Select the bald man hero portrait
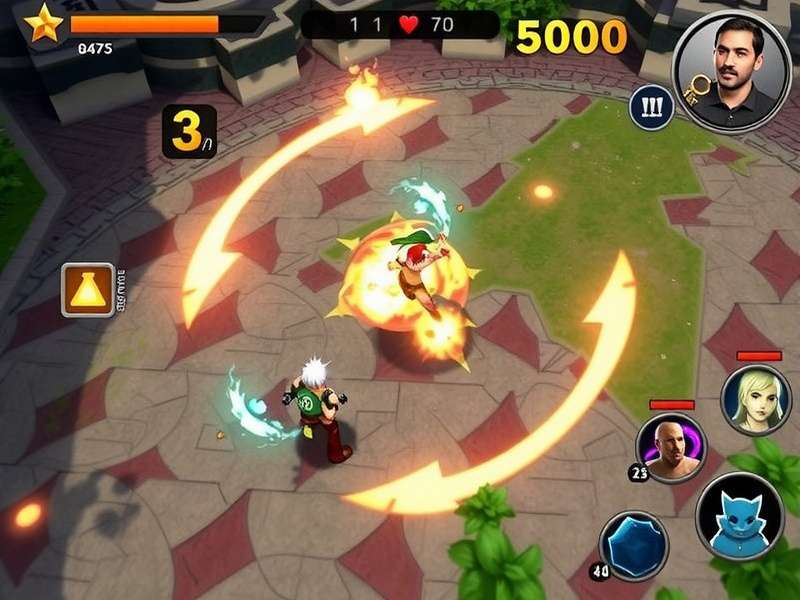The height and width of the screenshot is (600, 800). 672,447
